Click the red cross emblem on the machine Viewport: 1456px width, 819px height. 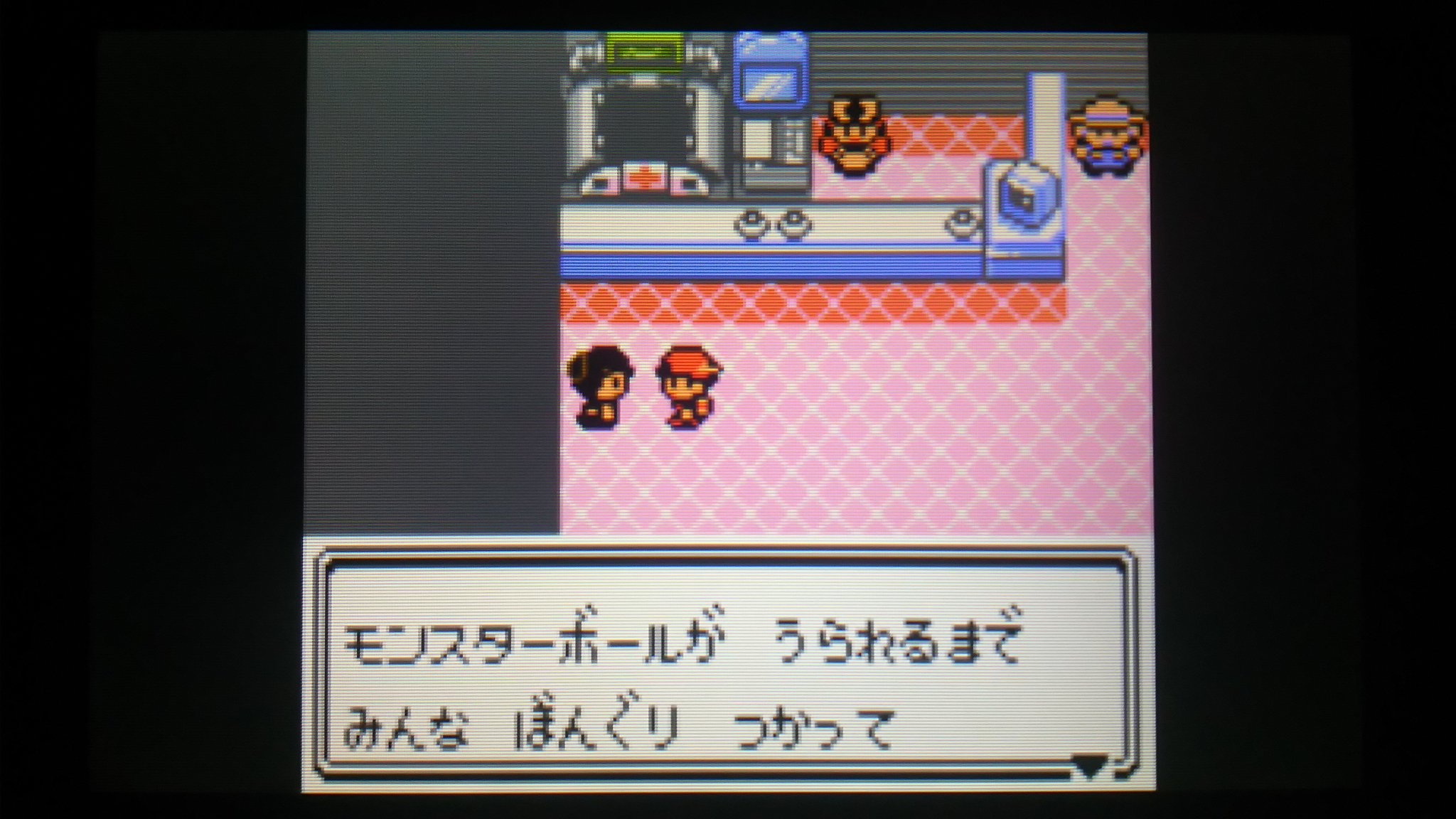pyautogui.click(x=647, y=176)
